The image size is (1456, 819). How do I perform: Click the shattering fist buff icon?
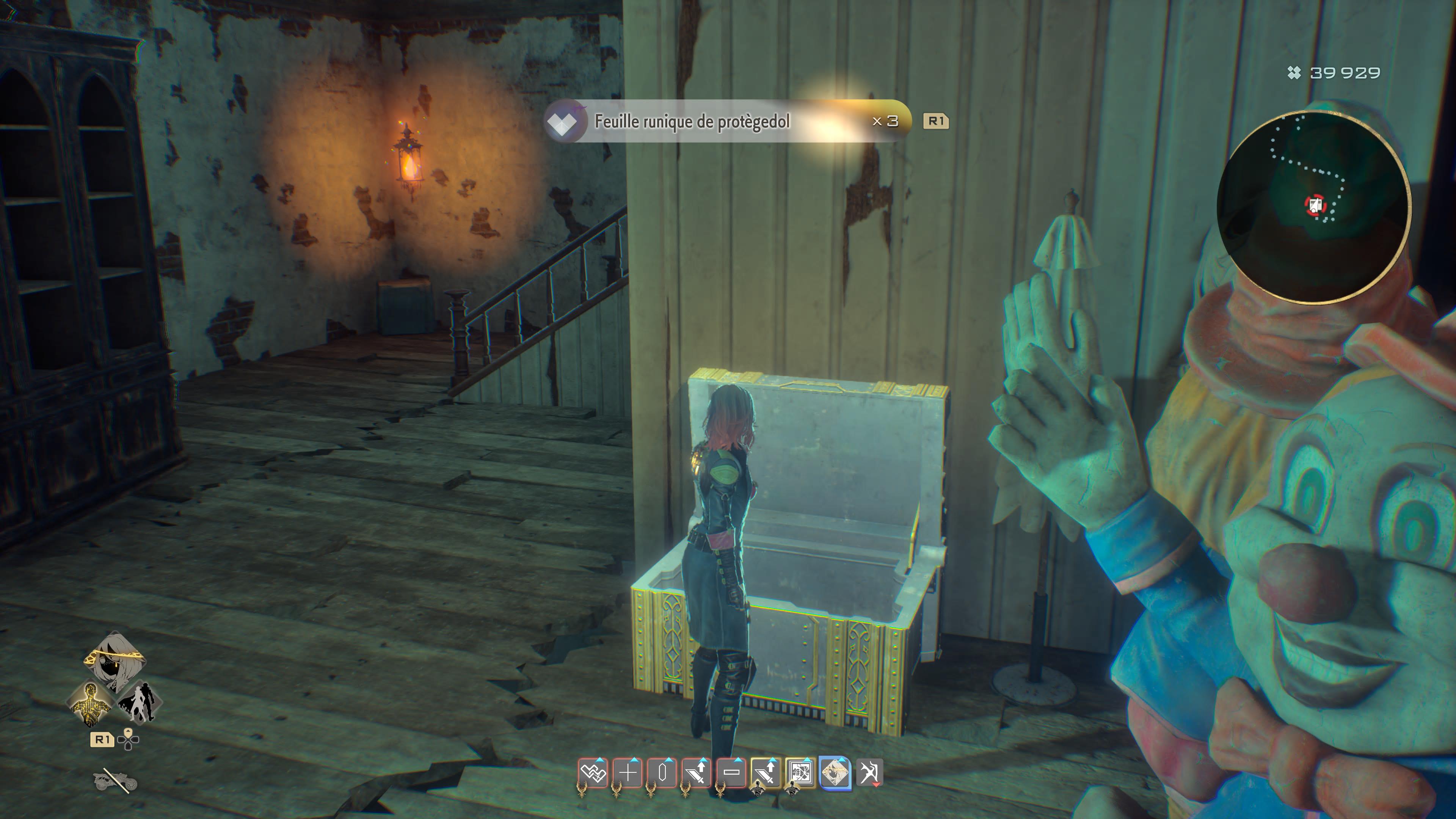pos(800,773)
